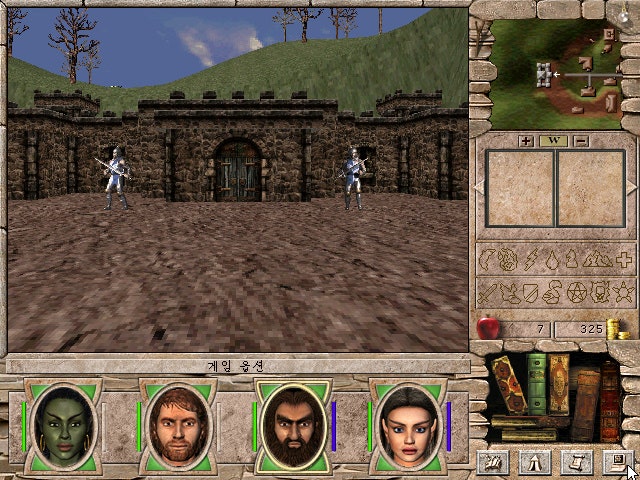The height and width of the screenshot is (480, 640).
Task: Click the red apple food icon
Action: pyautogui.click(x=489, y=327)
